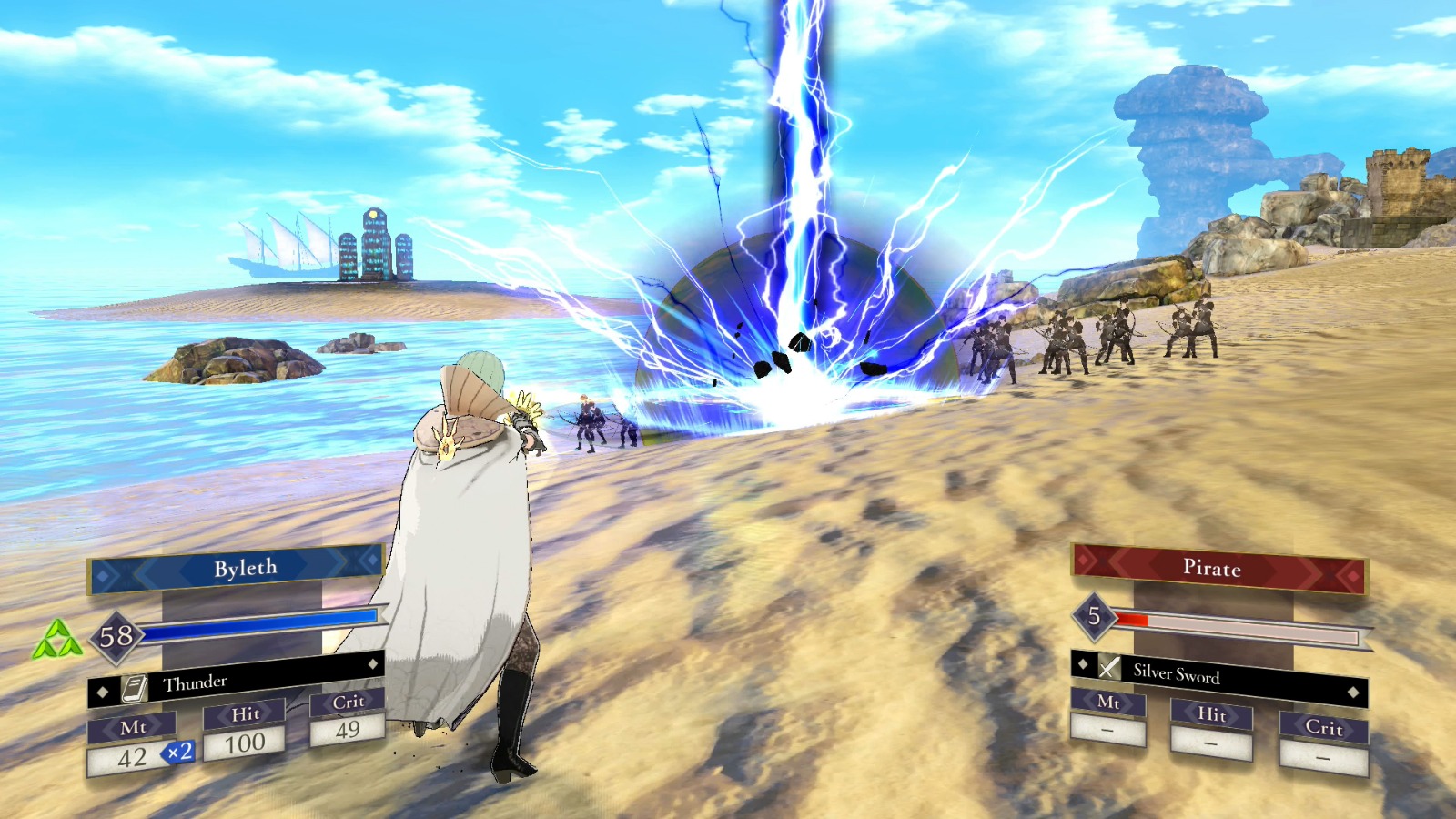This screenshot has width=1456, height=819.
Task: Click the Silver Sword weapon icon
Action: [1110, 667]
